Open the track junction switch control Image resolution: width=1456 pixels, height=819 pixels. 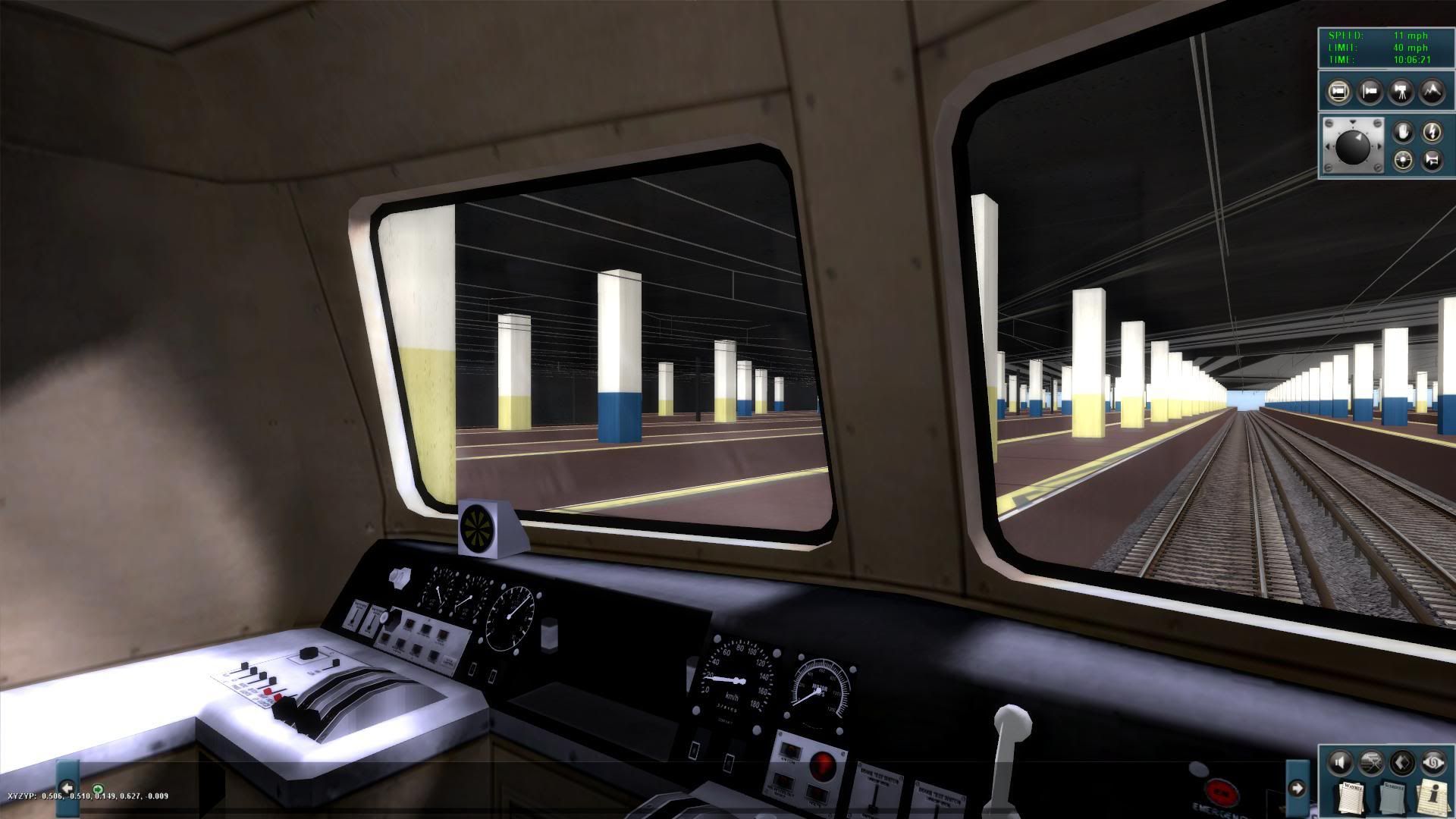pos(1371,761)
